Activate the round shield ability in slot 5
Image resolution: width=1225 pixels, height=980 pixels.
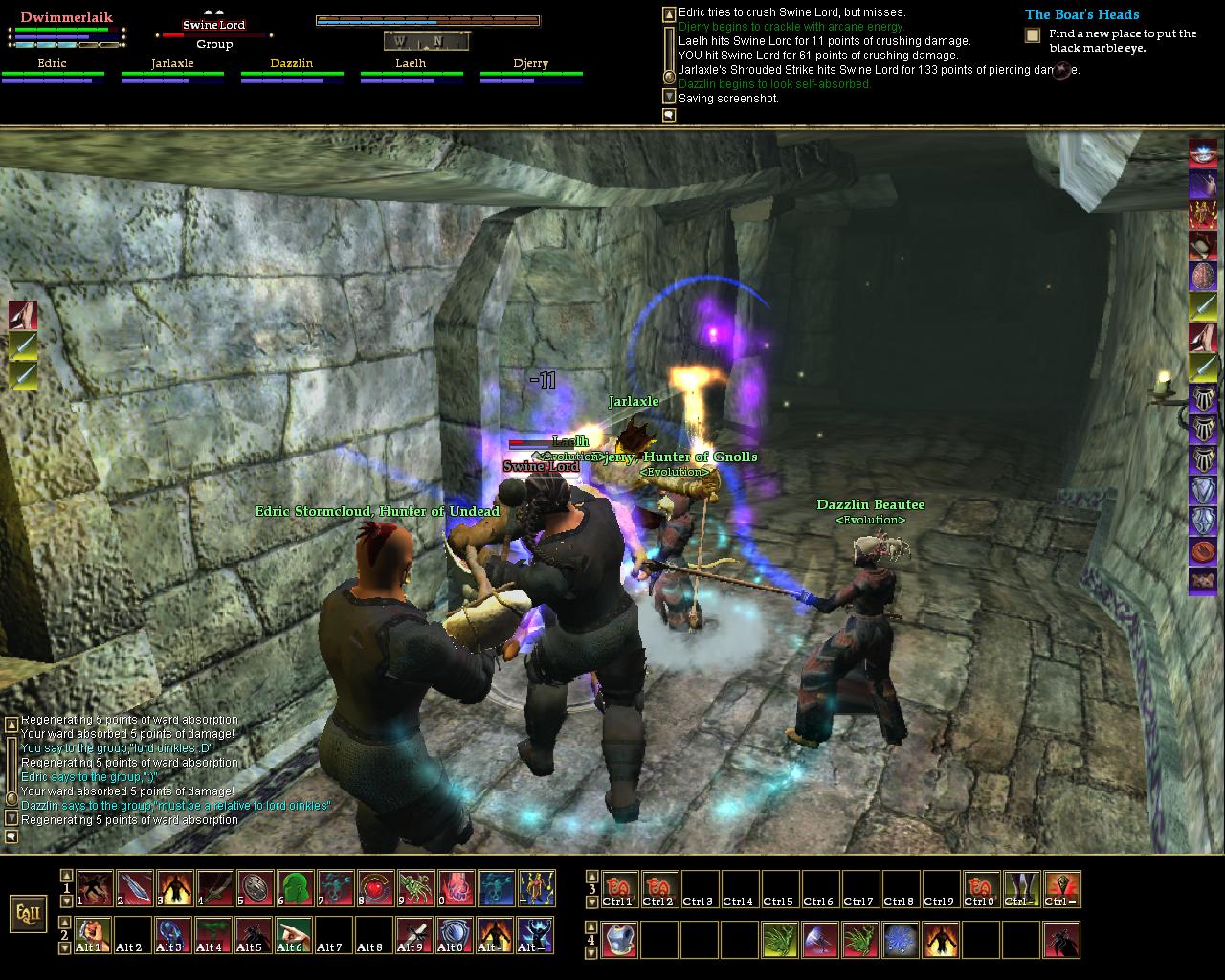256,888
